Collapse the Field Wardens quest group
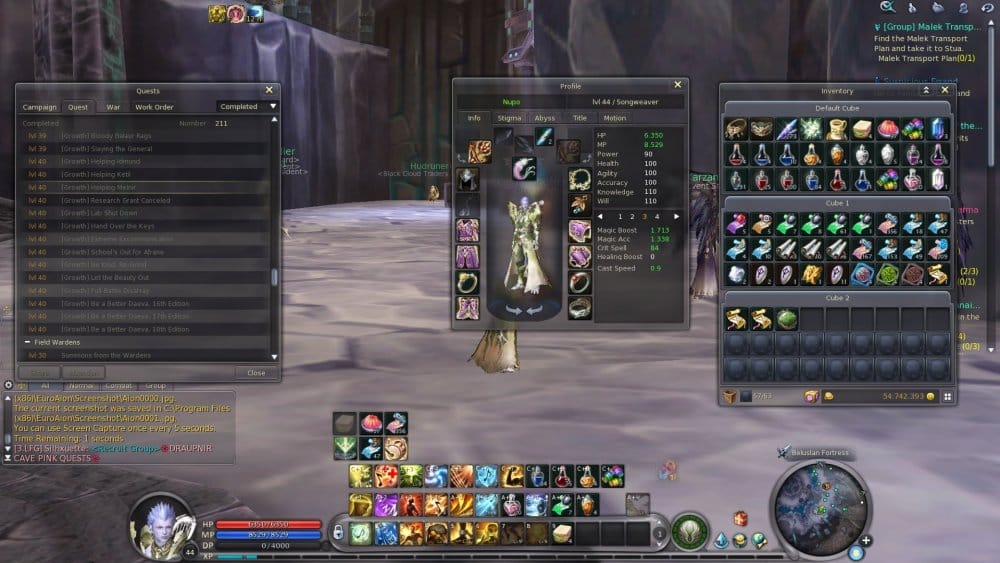Image resolution: width=1000 pixels, height=563 pixels. pyautogui.click(x=28, y=342)
